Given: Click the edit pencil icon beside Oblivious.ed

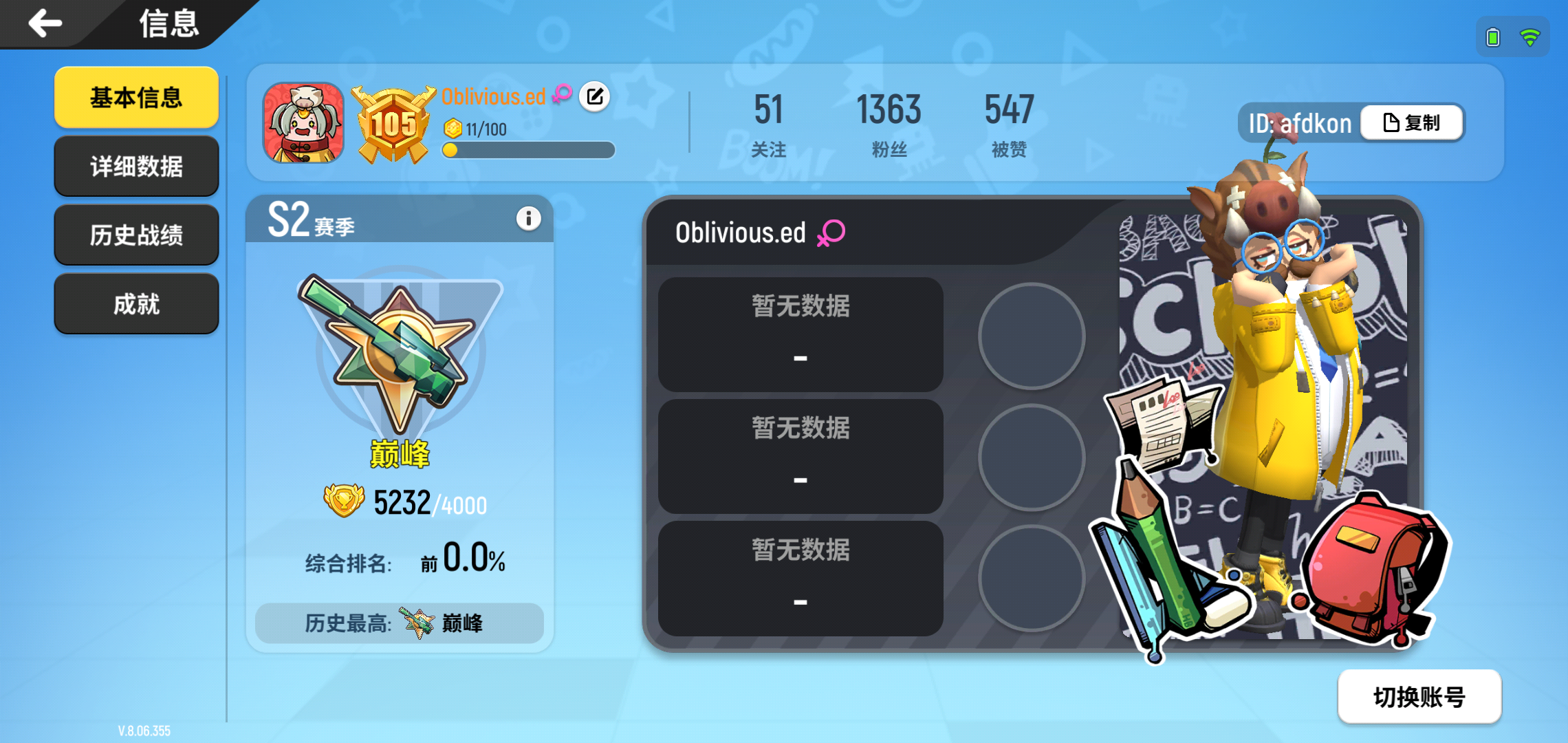Looking at the screenshot, I should tap(596, 97).
